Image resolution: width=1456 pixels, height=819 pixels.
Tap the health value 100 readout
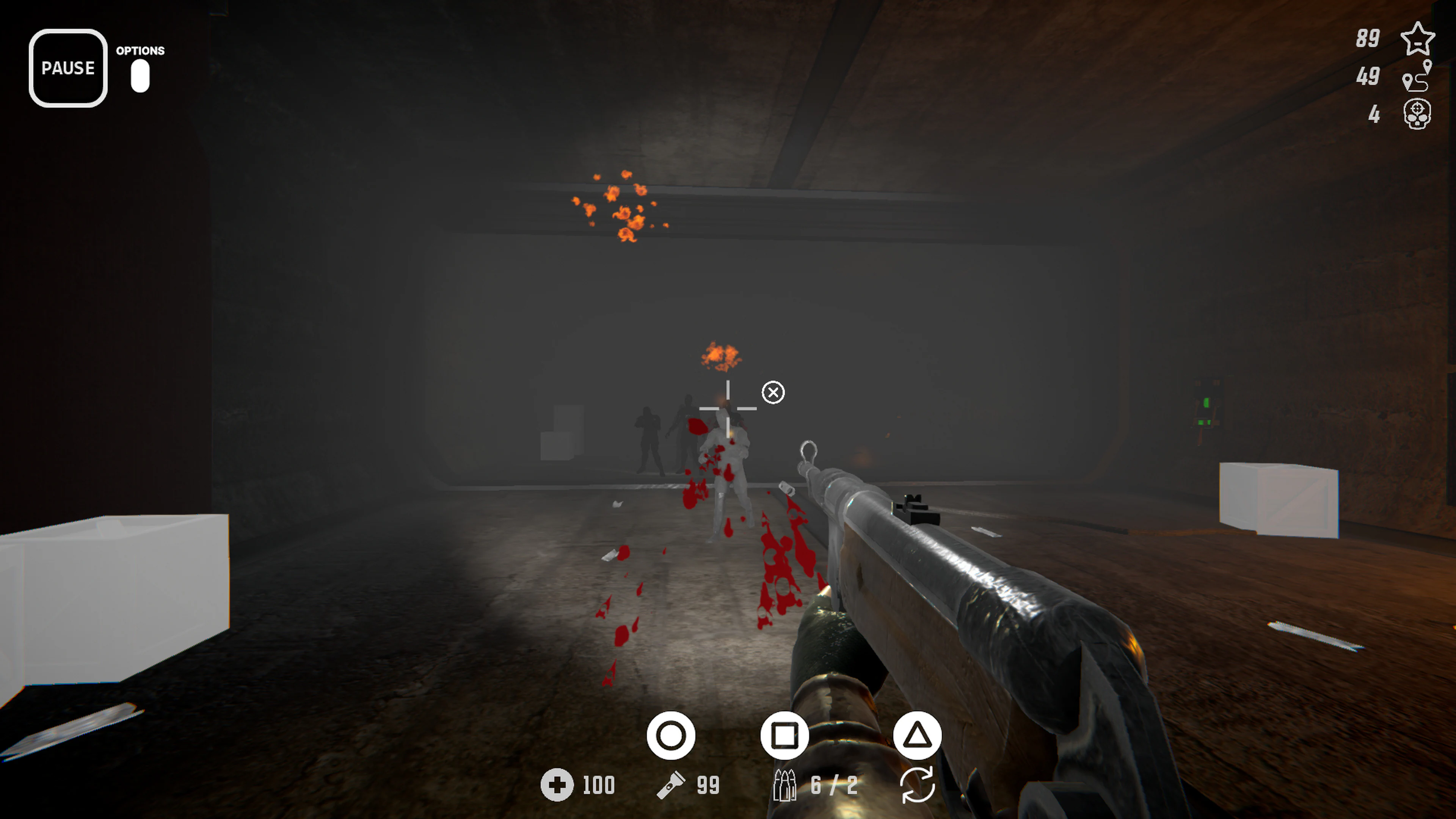click(x=598, y=785)
